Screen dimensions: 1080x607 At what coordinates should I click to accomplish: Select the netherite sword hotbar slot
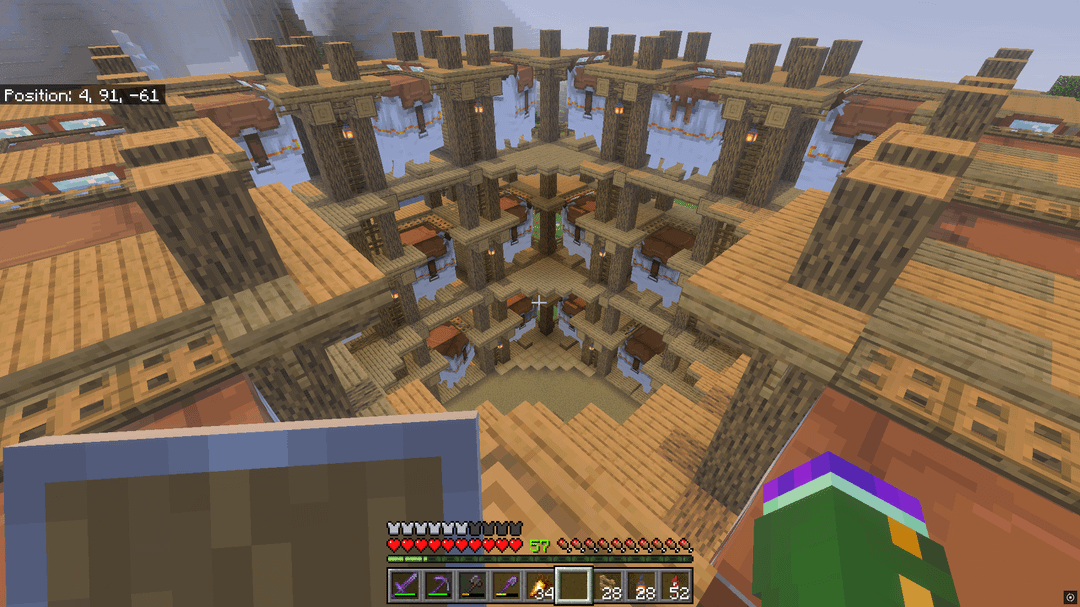point(406,586)
